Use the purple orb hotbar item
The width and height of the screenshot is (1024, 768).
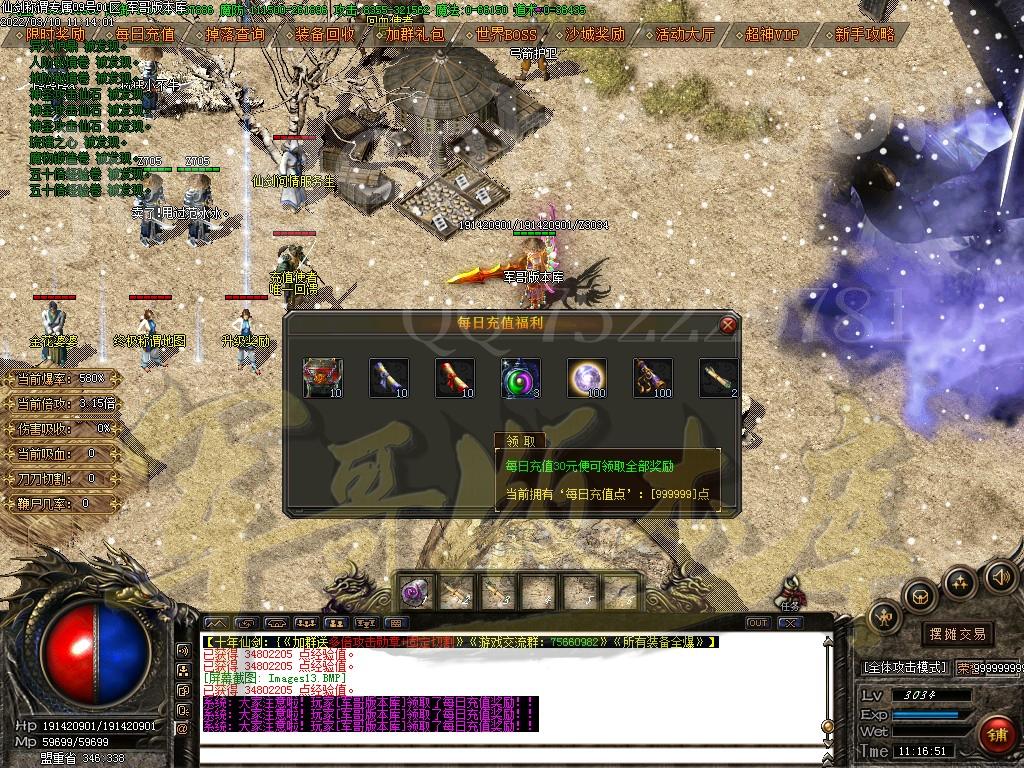click(416, 592)
